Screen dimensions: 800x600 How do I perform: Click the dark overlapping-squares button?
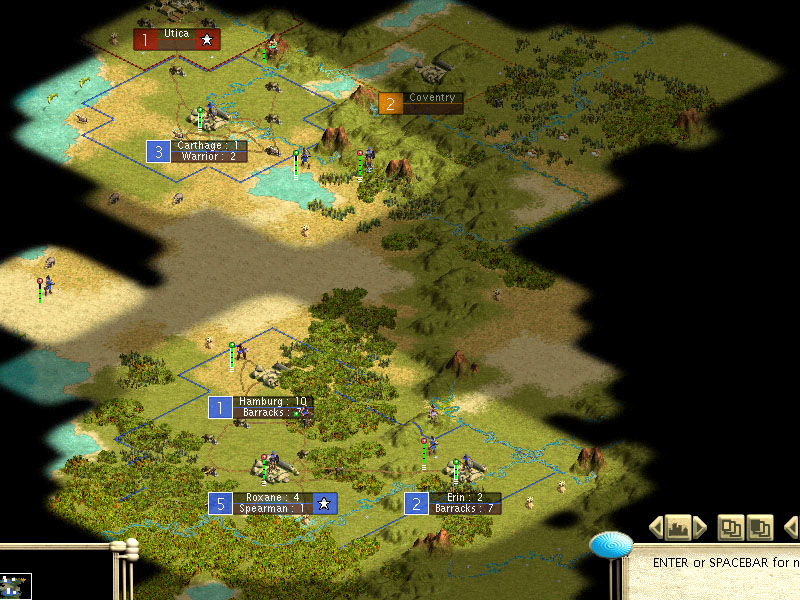pos(760,526)
